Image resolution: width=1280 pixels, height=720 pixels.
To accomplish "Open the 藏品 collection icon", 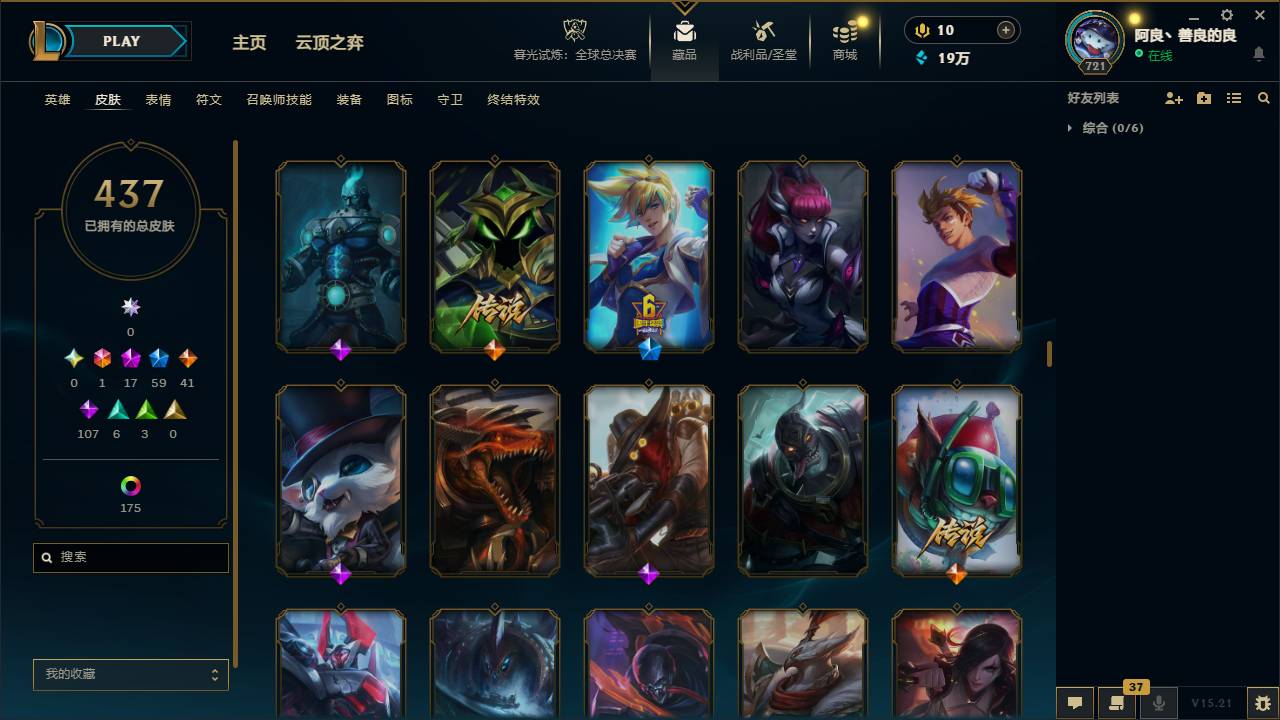I will (x=685, y=38).
